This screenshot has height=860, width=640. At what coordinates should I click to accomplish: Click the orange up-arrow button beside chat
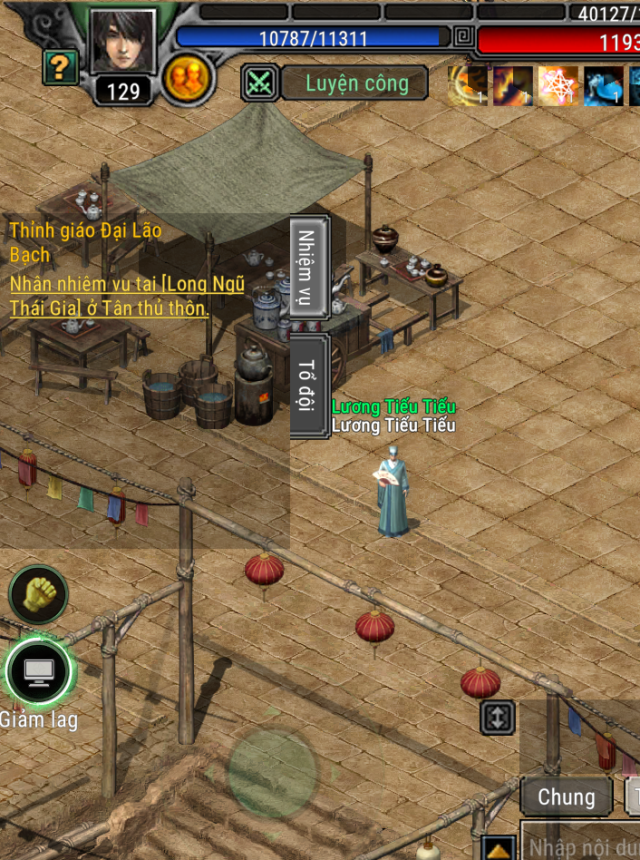[498, 848]
